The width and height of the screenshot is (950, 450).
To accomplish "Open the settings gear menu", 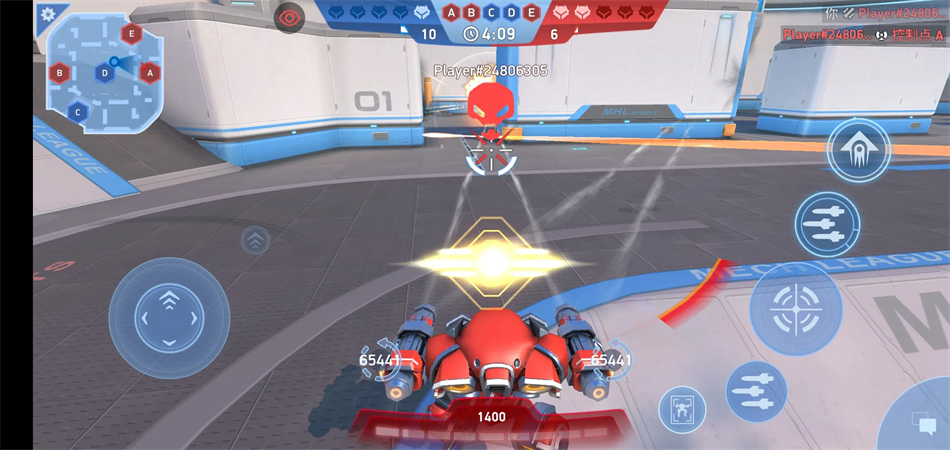I will coord(47,15).
